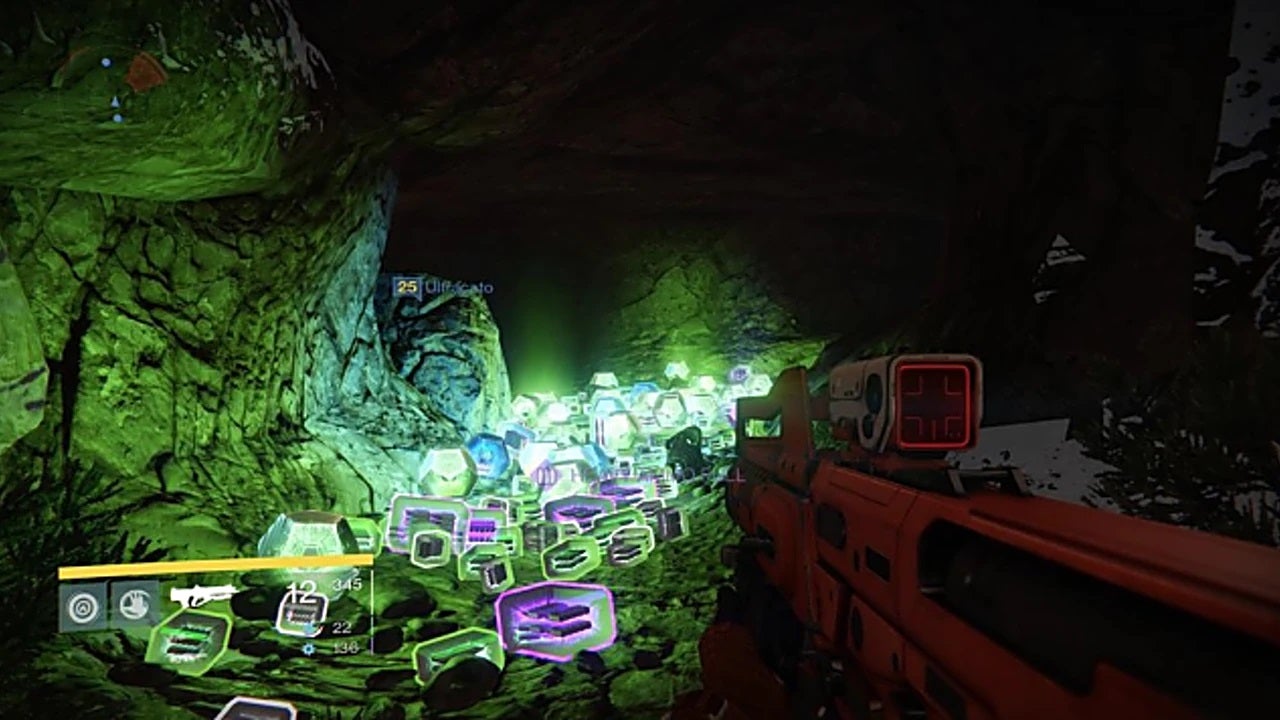This screenshot has width=1280, height=720.
Task: Click the glimmer total reading 136
Action: [349, 648]
